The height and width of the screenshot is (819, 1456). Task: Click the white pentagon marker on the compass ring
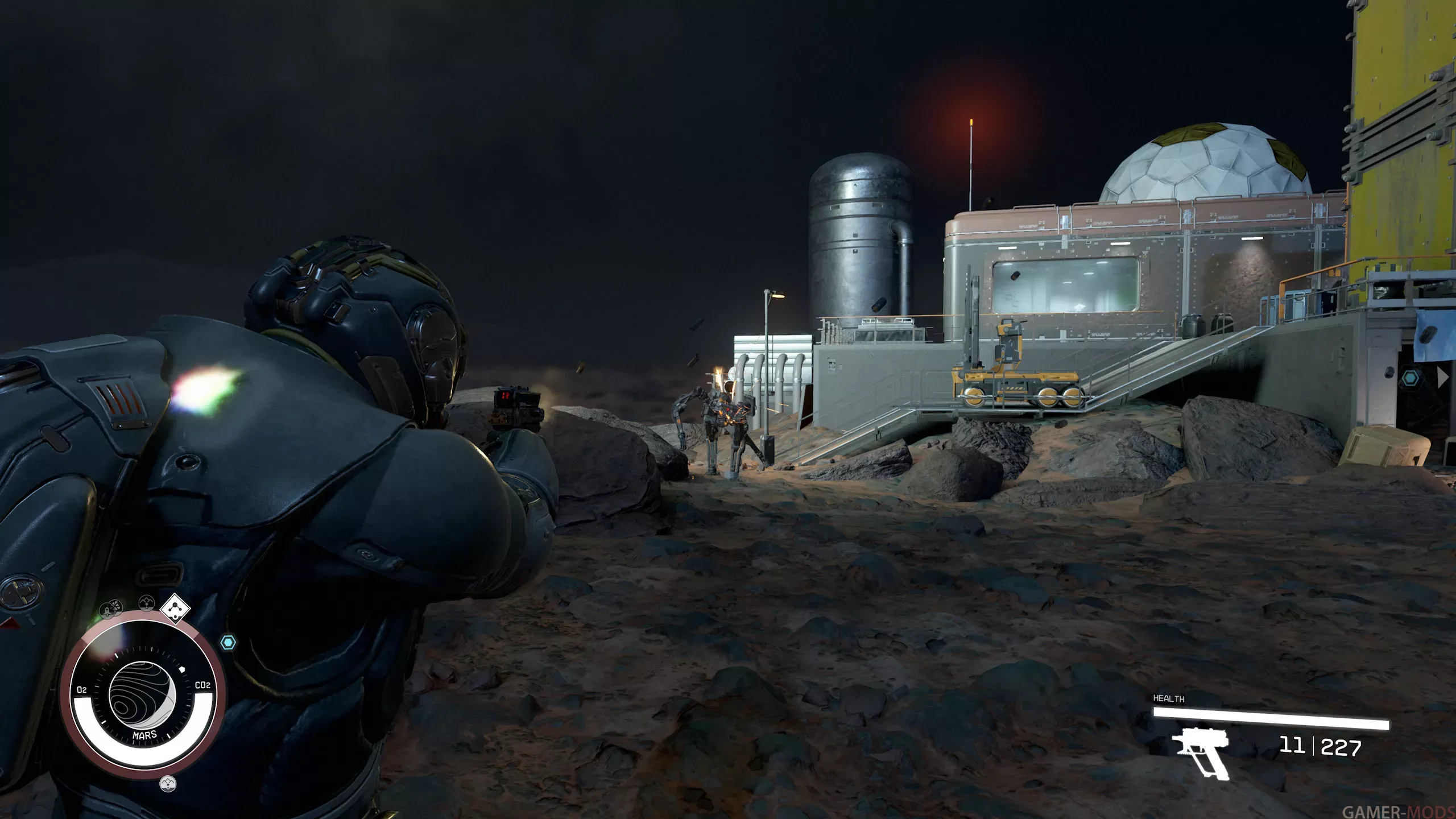183,669
